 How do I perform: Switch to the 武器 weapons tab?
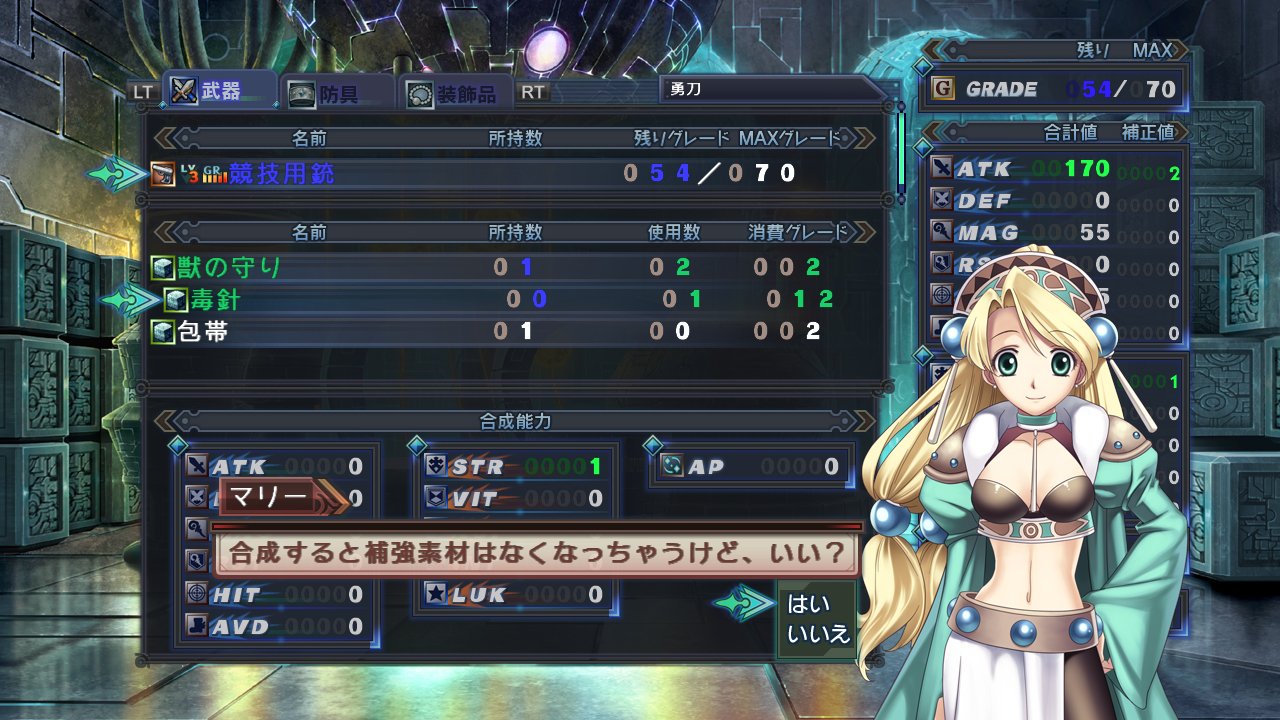point(208,92)
